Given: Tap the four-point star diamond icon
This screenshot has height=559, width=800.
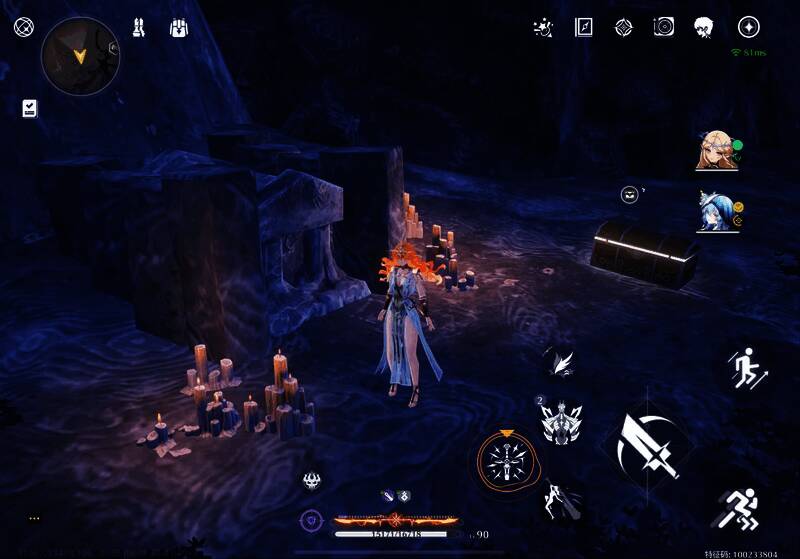Looking at the screenshot, I should click(623, 28).
